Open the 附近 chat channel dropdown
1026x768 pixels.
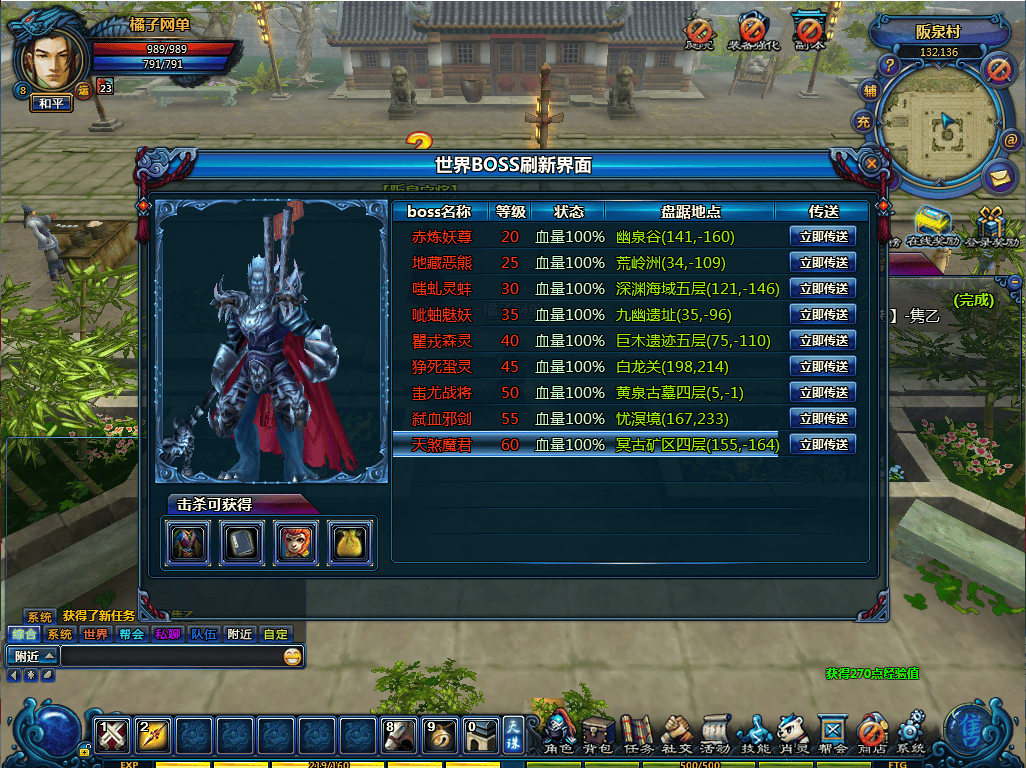(33, 657)
